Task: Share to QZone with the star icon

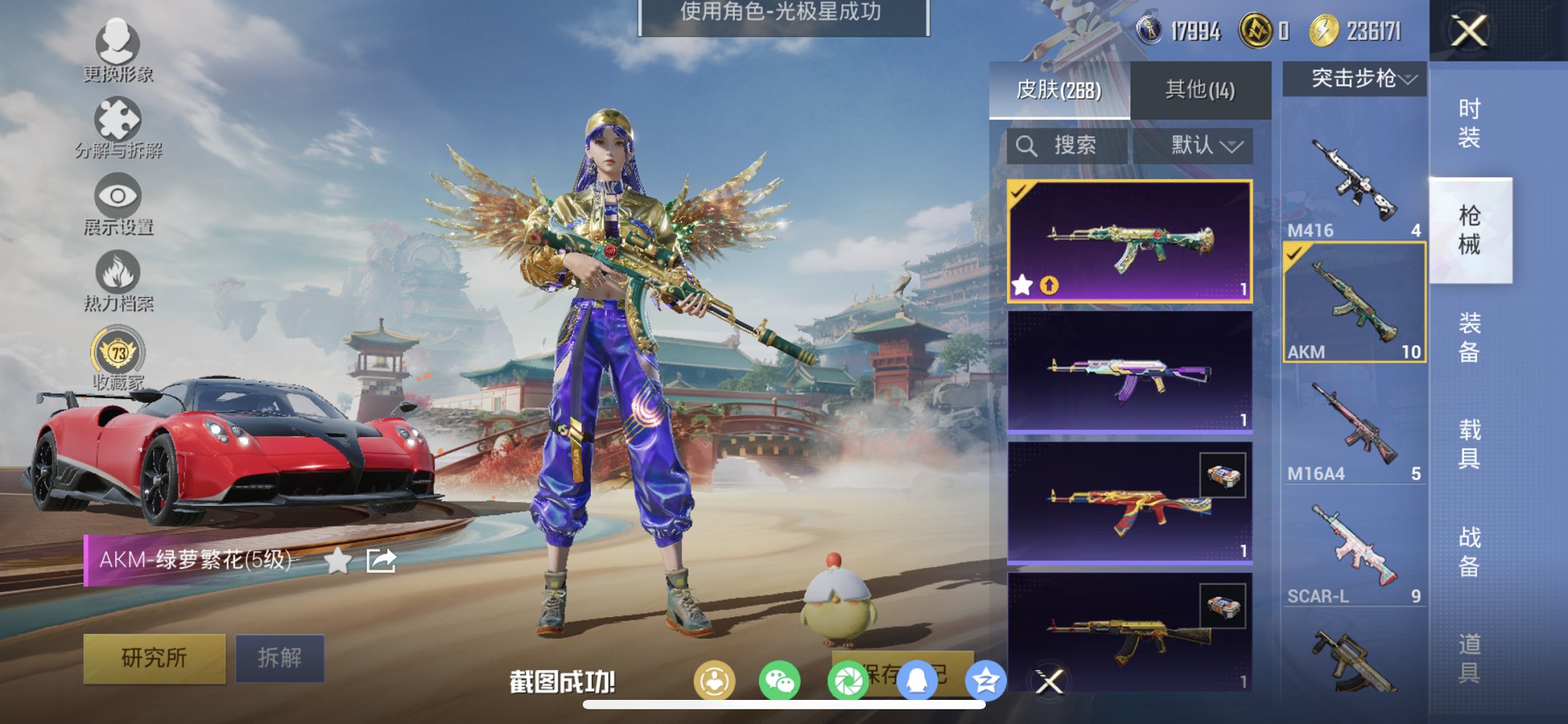Action: pyautogui.click(x=985, y=679)
